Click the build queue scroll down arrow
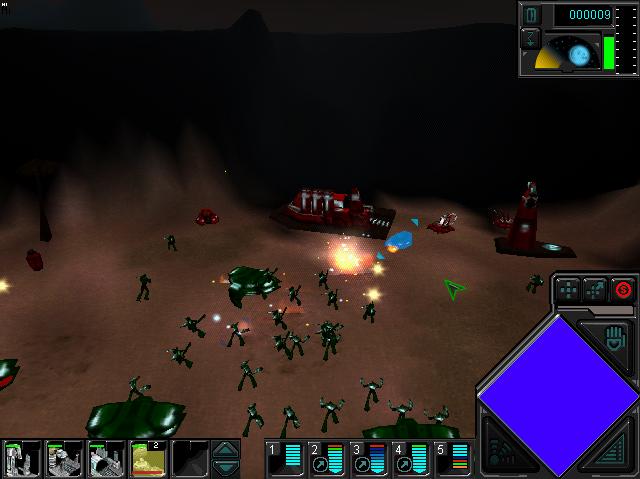This screenshot has height=479, width=640. tap(227, 467)
